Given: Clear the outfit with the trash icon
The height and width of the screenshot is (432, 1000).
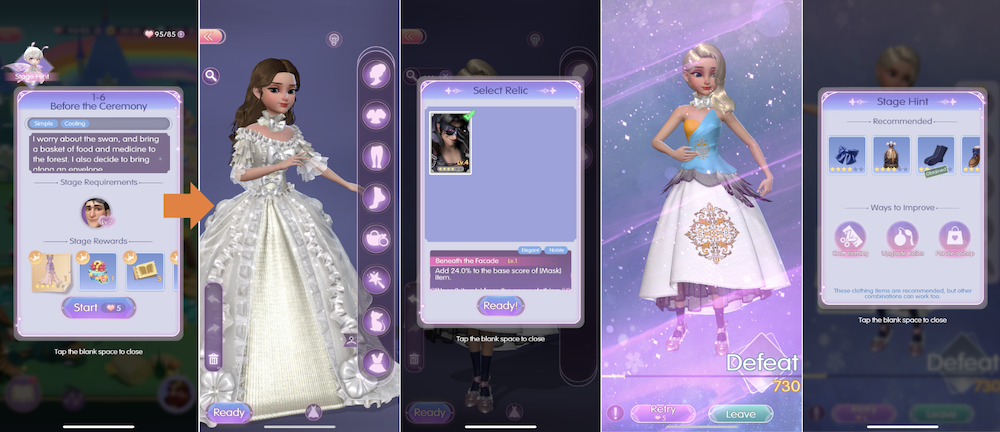Looking at the screenshot, I should 213,360.
